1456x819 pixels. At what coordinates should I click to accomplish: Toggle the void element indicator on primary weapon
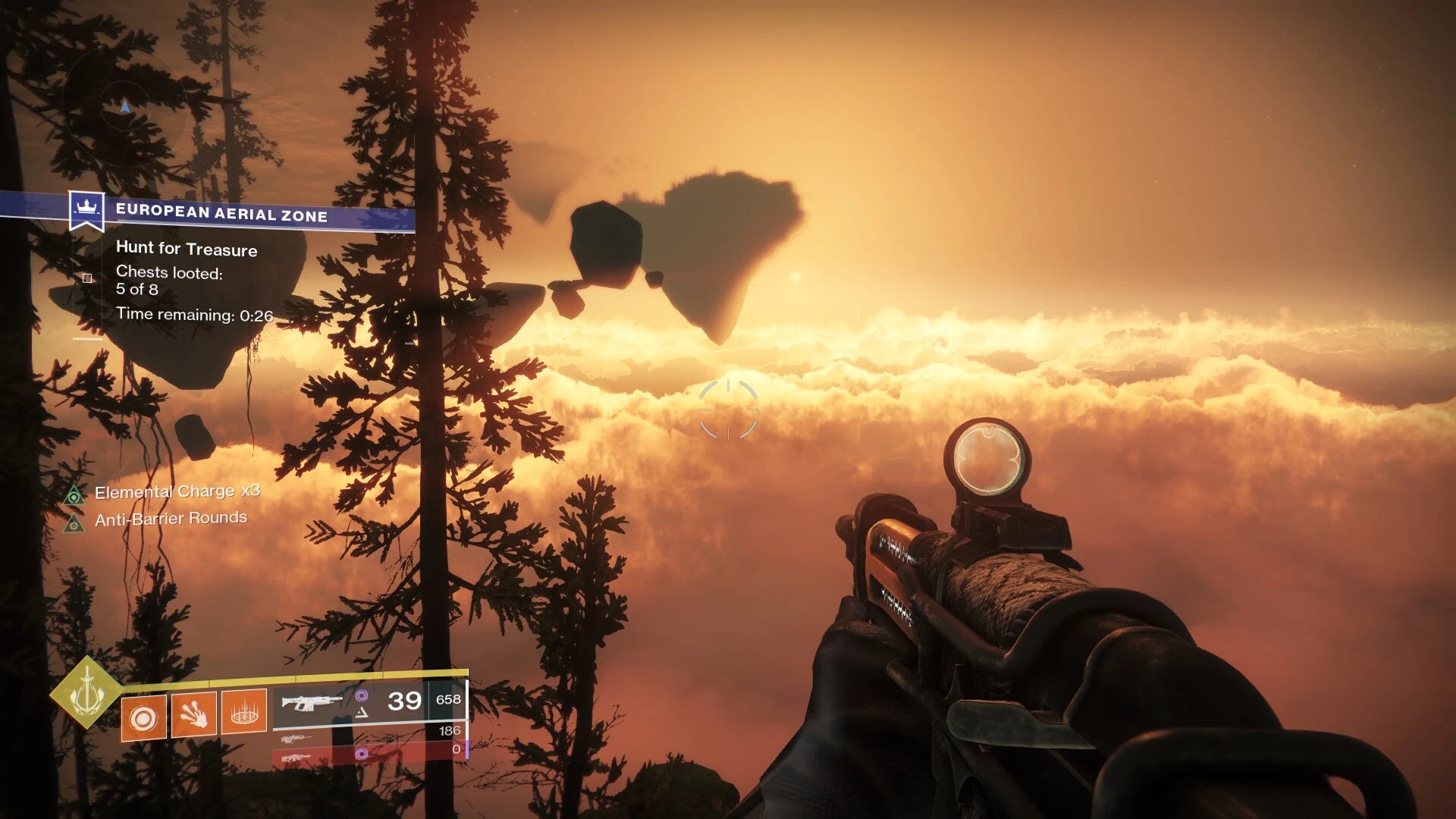point(363,695)
